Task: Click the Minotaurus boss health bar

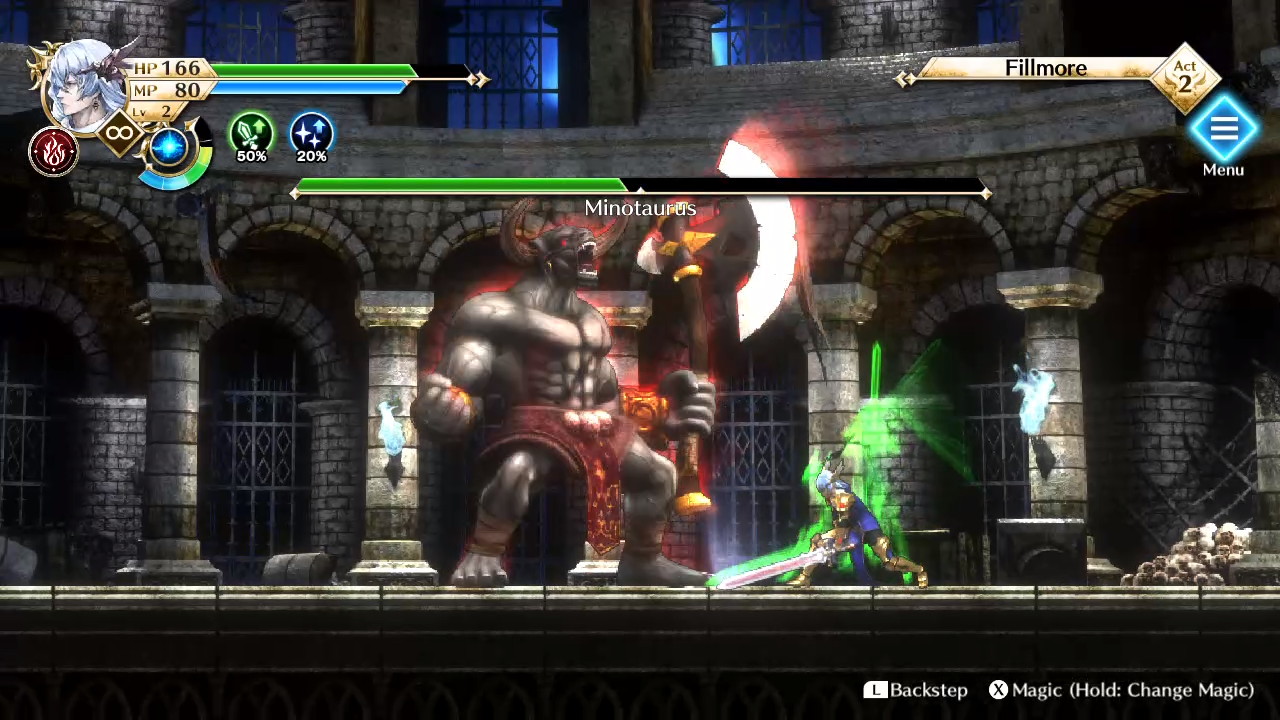Action: [640, 187]
